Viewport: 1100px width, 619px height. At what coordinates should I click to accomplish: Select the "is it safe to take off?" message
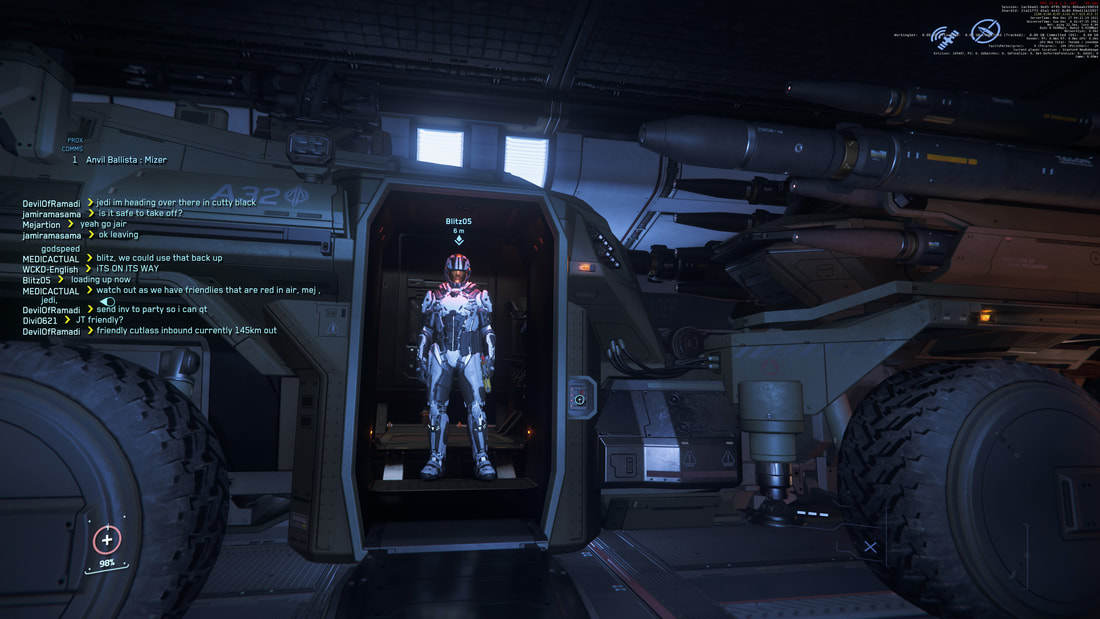tap(140, 213)
